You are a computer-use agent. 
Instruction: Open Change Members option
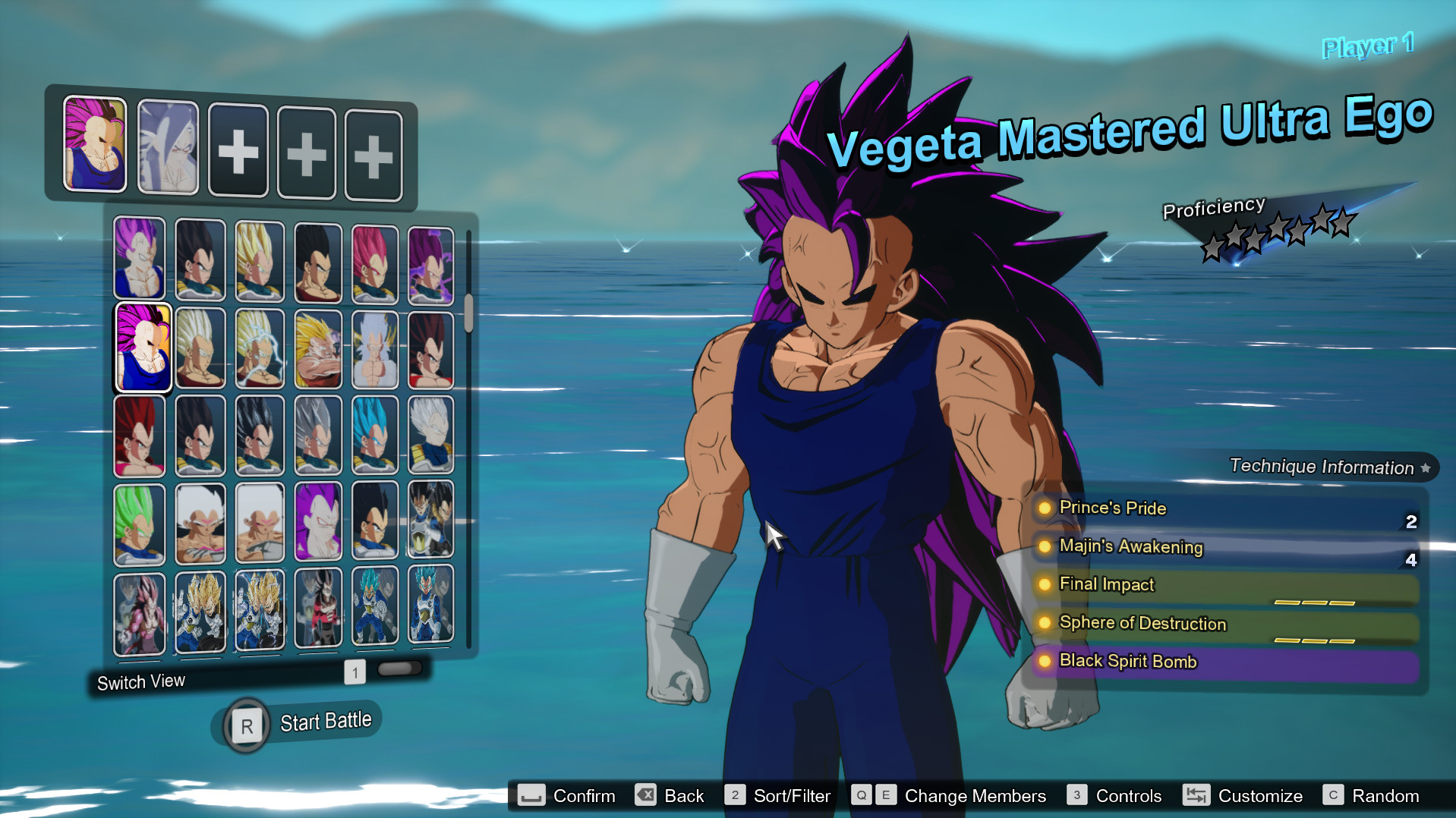[949, 796]
